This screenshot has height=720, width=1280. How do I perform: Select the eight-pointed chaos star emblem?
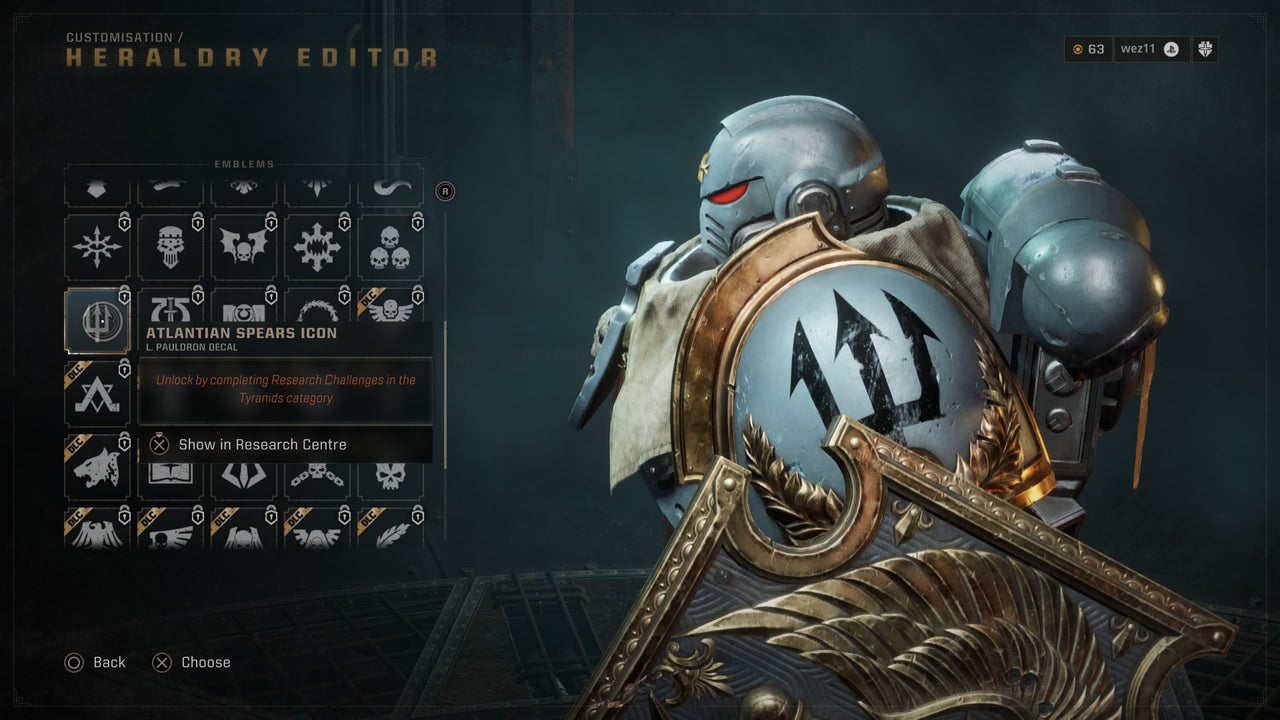pyautogui.click(x=97, y=247)
